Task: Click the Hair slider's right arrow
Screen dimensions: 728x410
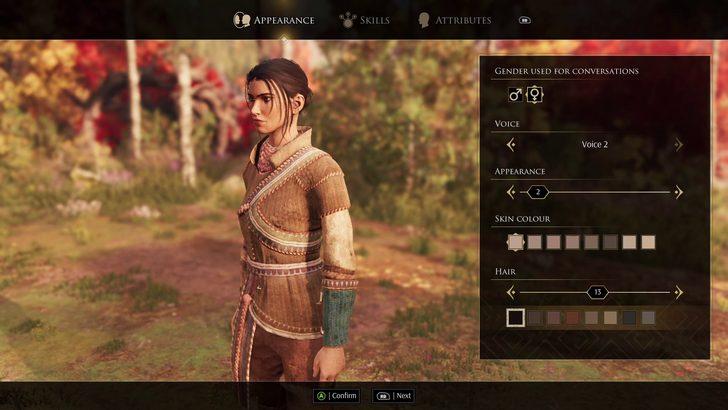Action: pos(679,292)
